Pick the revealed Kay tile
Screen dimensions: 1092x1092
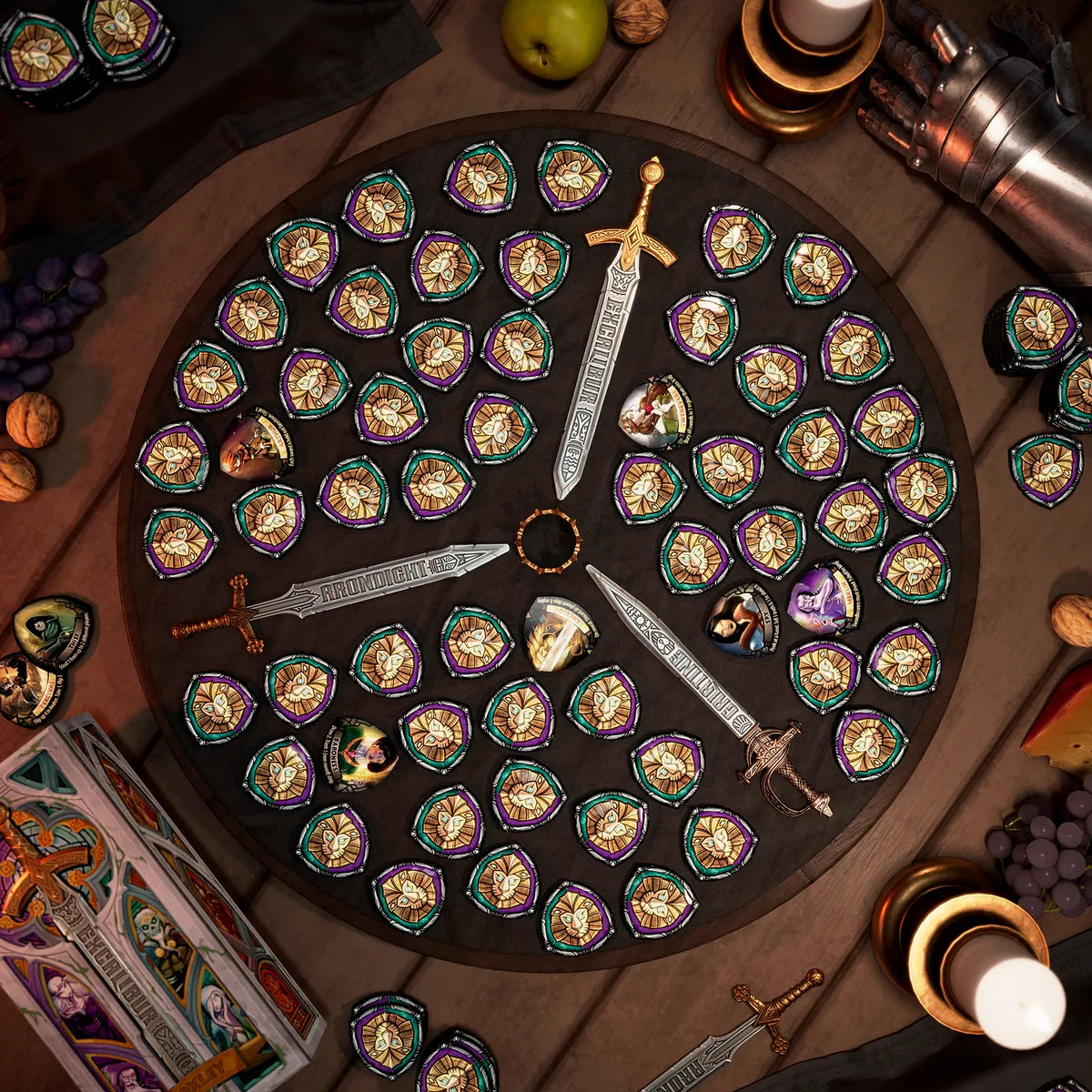point(743,621)
